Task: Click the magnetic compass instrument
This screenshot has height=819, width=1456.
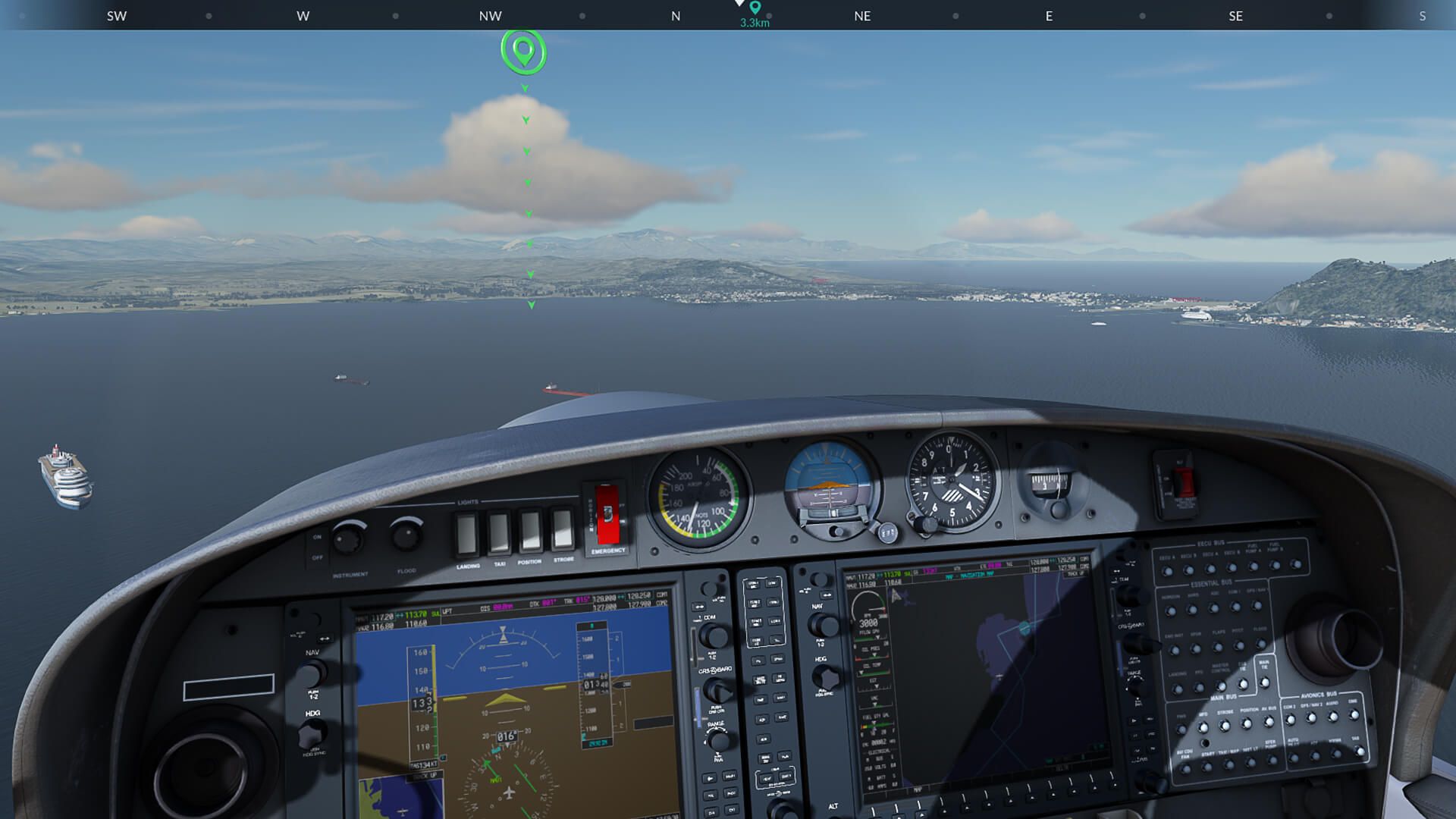Action: point(1054,482)
